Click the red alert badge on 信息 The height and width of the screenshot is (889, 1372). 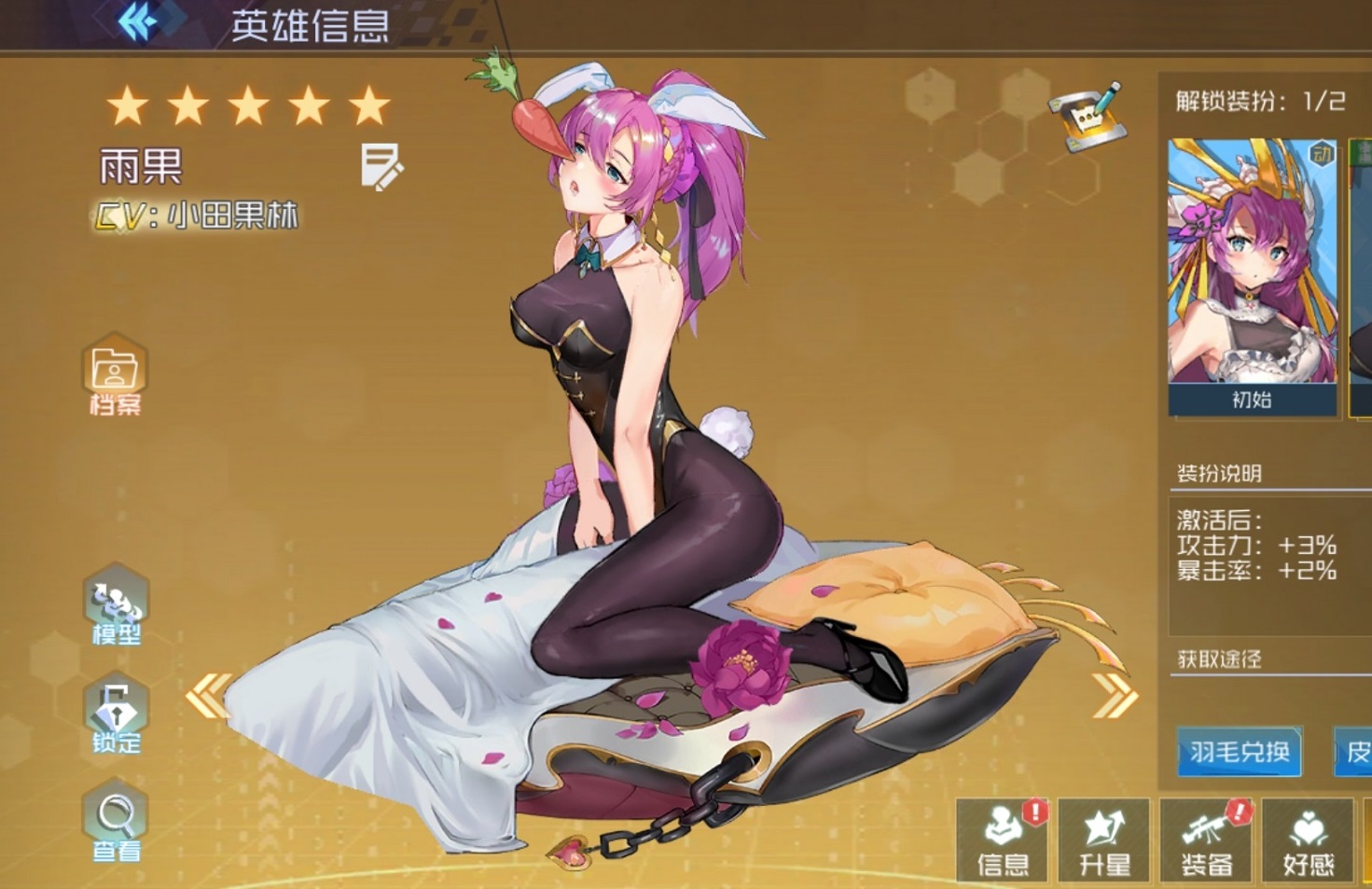(x=1034, y=811)
